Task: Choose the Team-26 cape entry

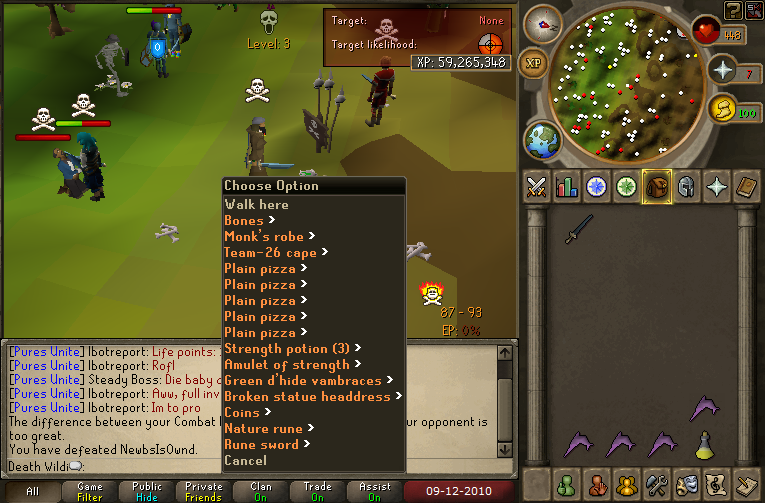Action: (x=270, y=252)
